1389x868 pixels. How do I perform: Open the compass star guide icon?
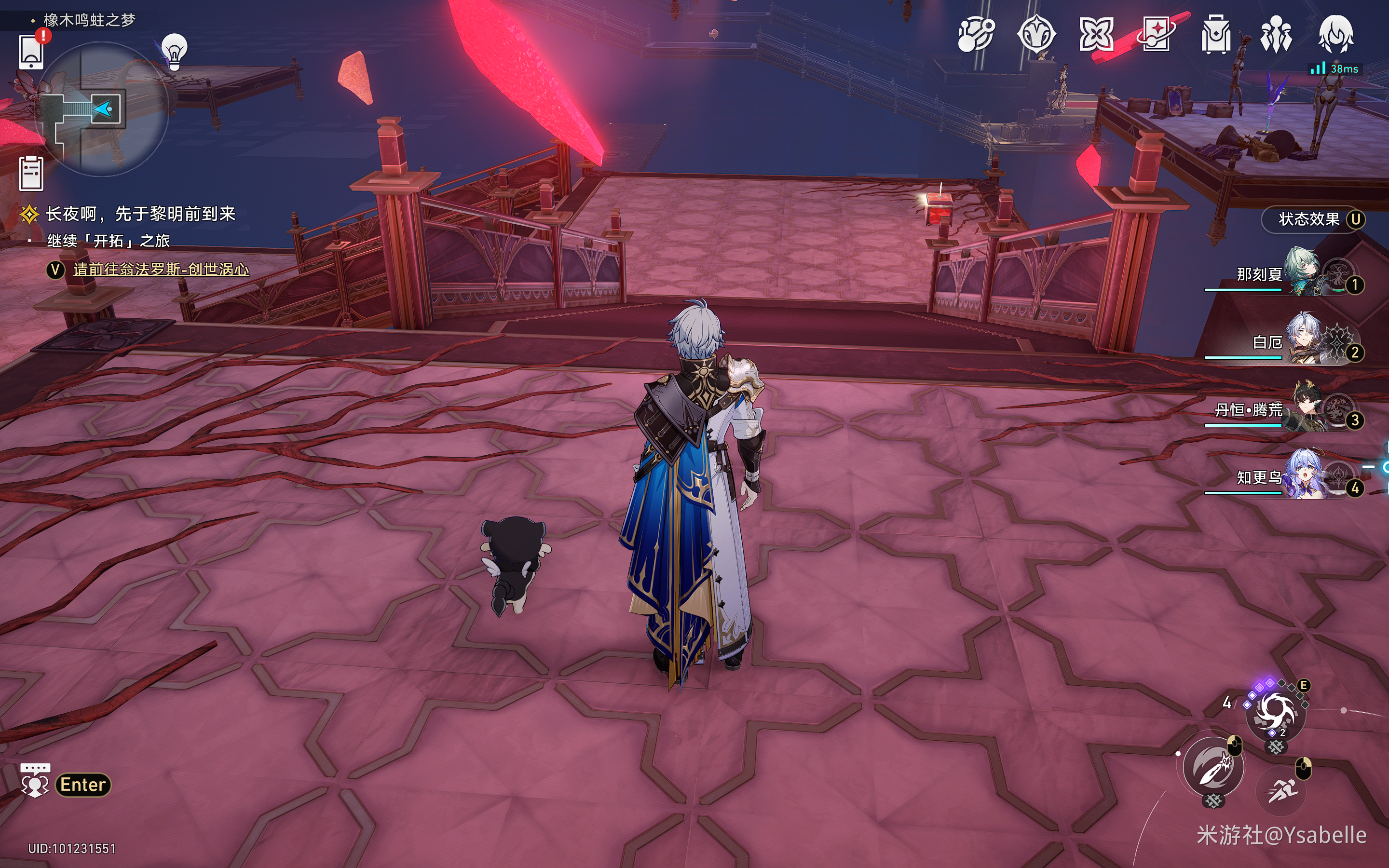tap(1036, 34)
